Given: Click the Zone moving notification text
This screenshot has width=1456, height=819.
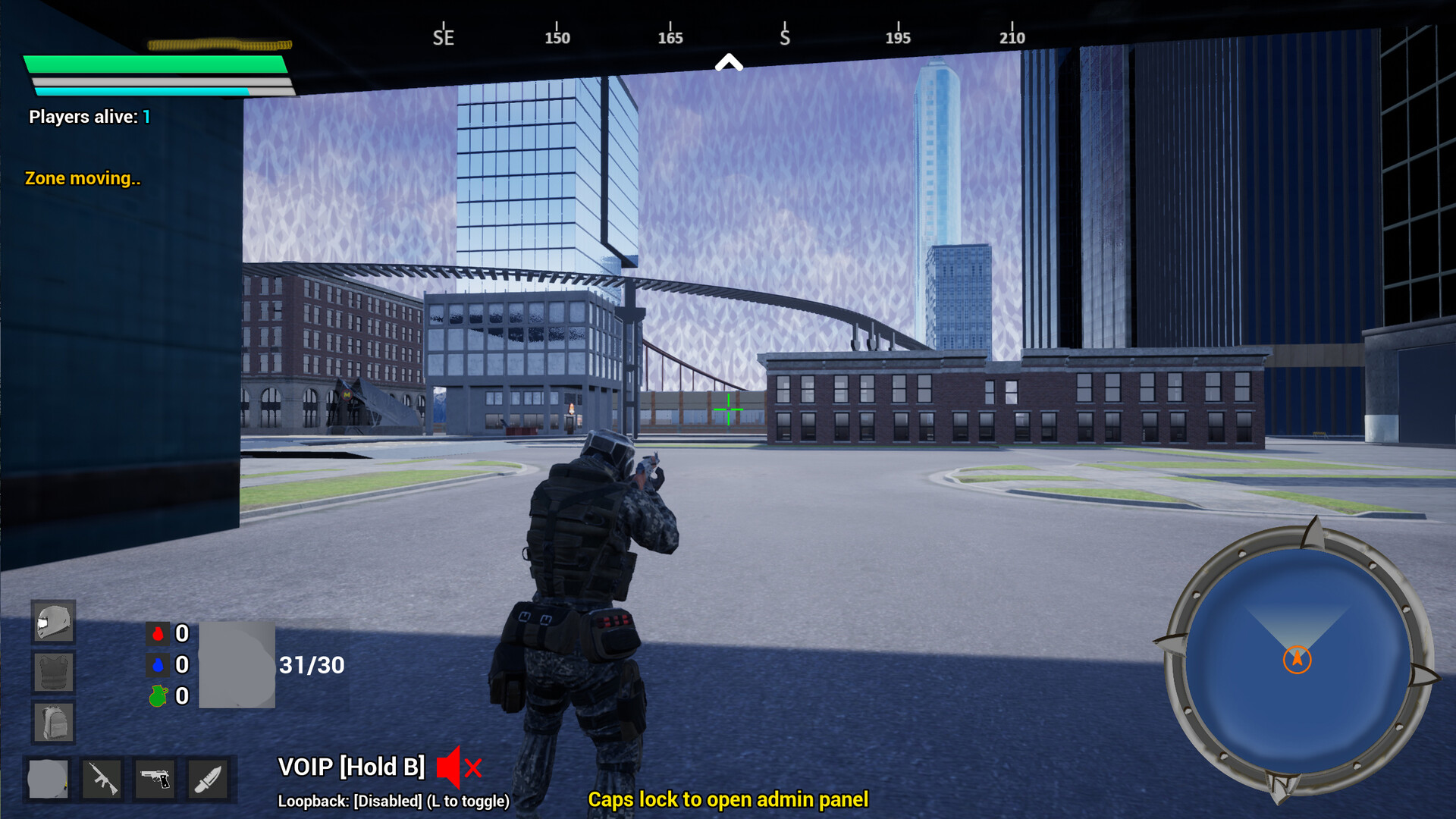Looking at the screenshot, I should pos(83,179).
